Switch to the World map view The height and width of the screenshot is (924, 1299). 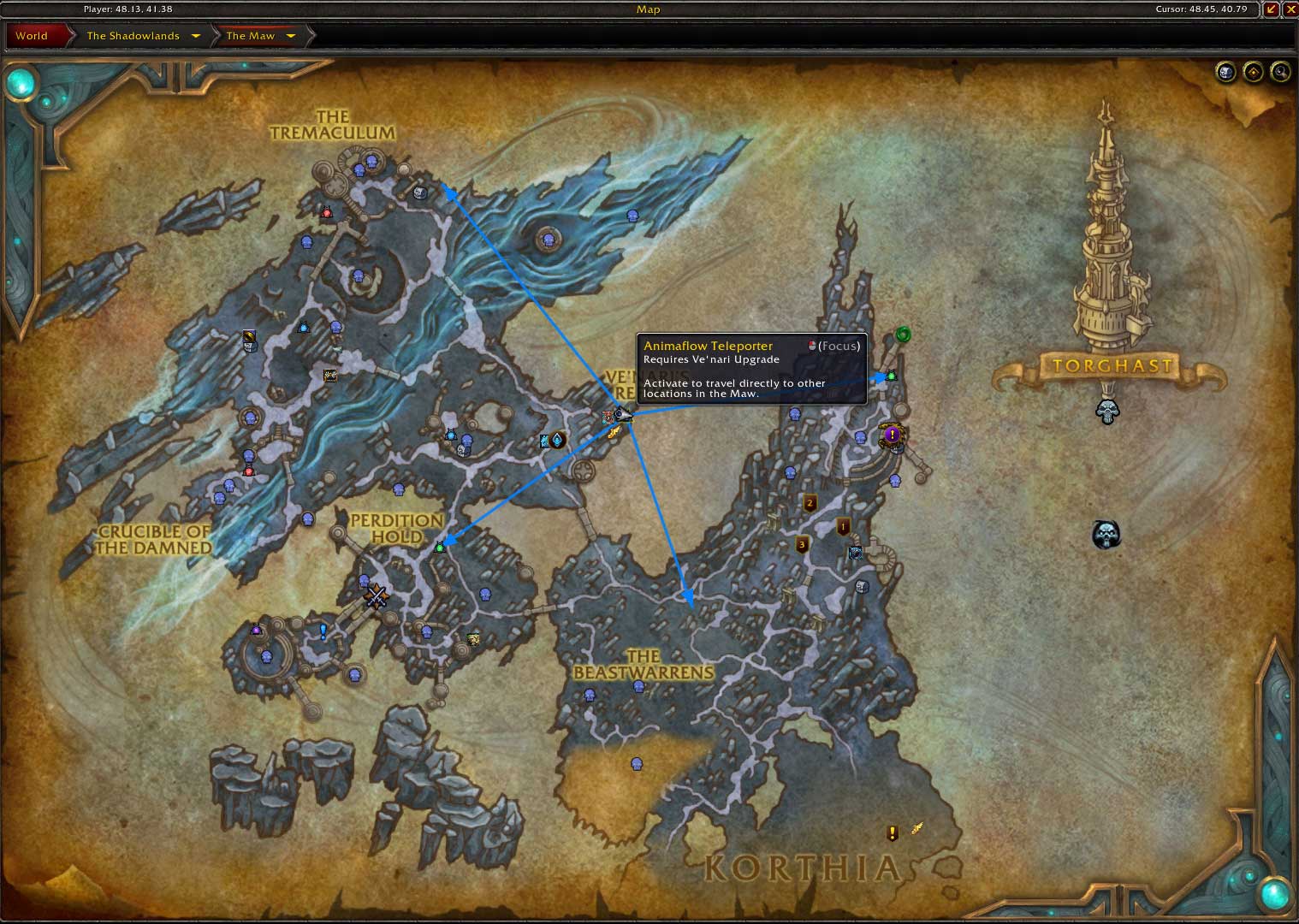(x=33, y=35)
